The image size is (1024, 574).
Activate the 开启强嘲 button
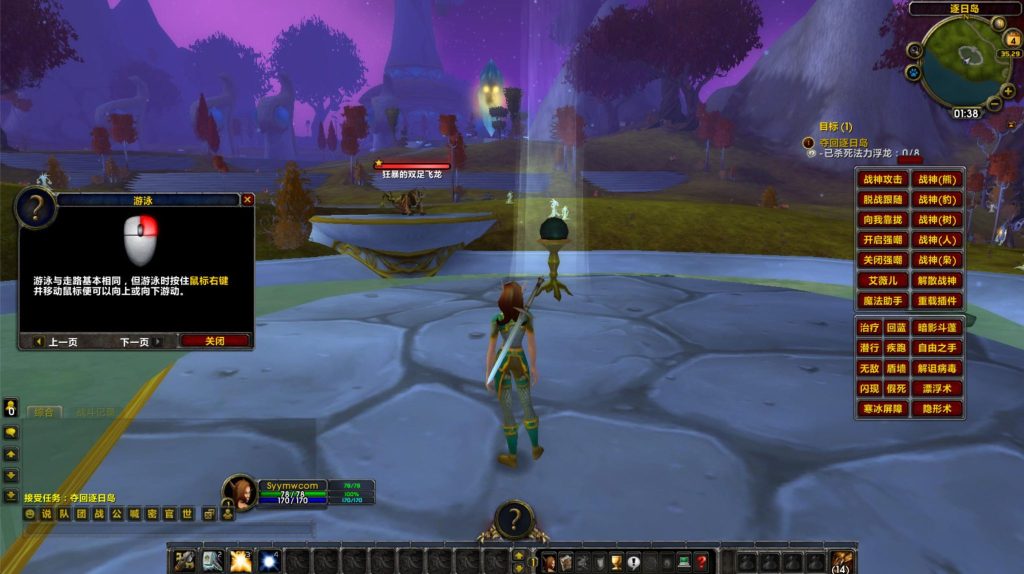click(x=882, y=240)
